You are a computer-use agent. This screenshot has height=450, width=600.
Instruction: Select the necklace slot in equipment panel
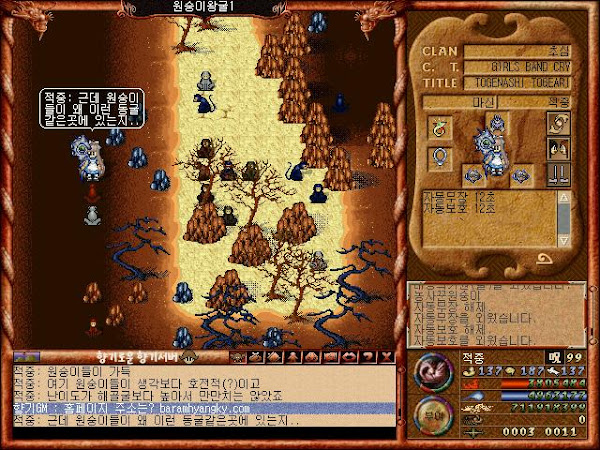coord(437,157)
